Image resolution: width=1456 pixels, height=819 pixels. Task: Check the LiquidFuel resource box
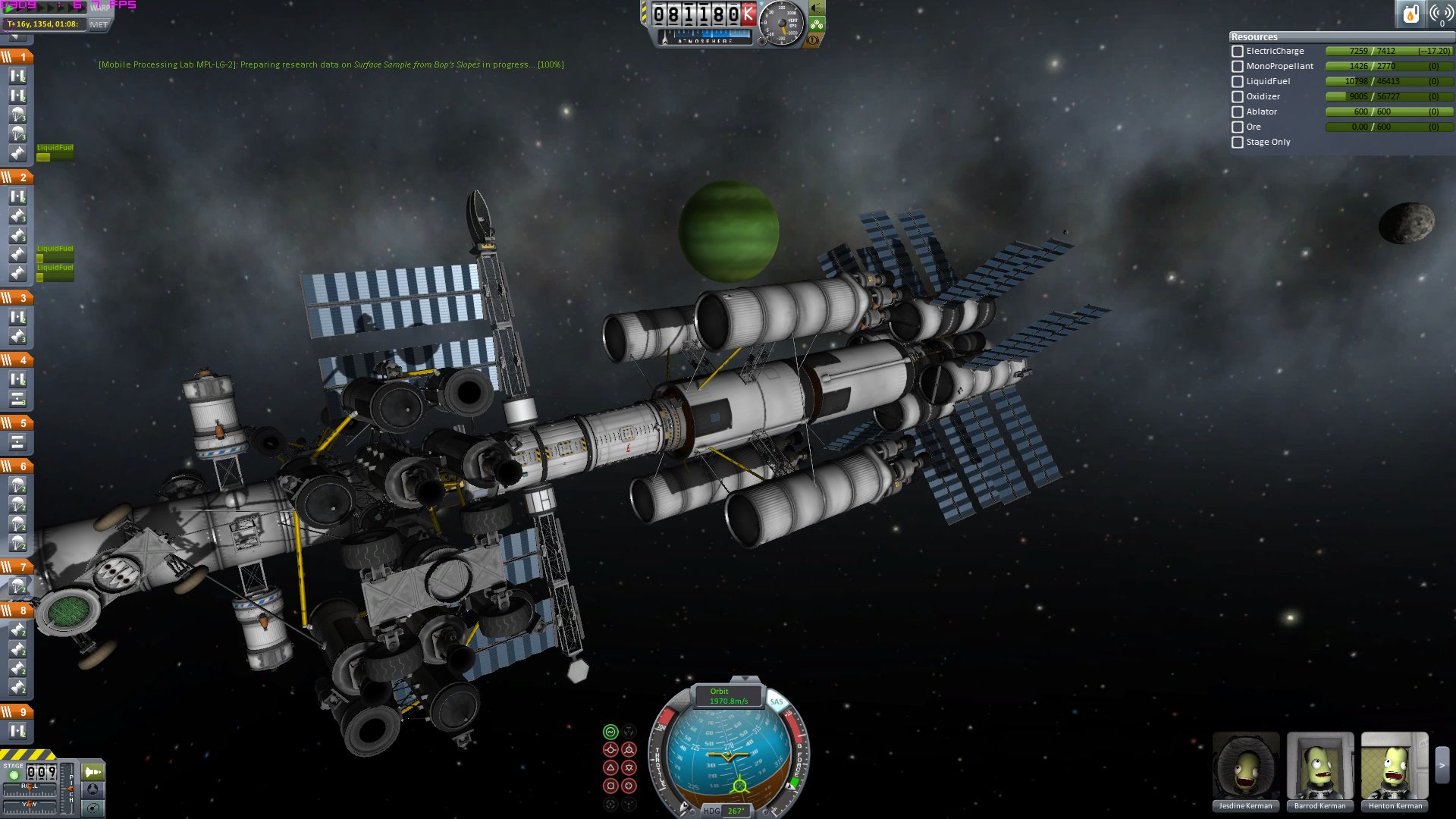click(x=1238, y=82)
